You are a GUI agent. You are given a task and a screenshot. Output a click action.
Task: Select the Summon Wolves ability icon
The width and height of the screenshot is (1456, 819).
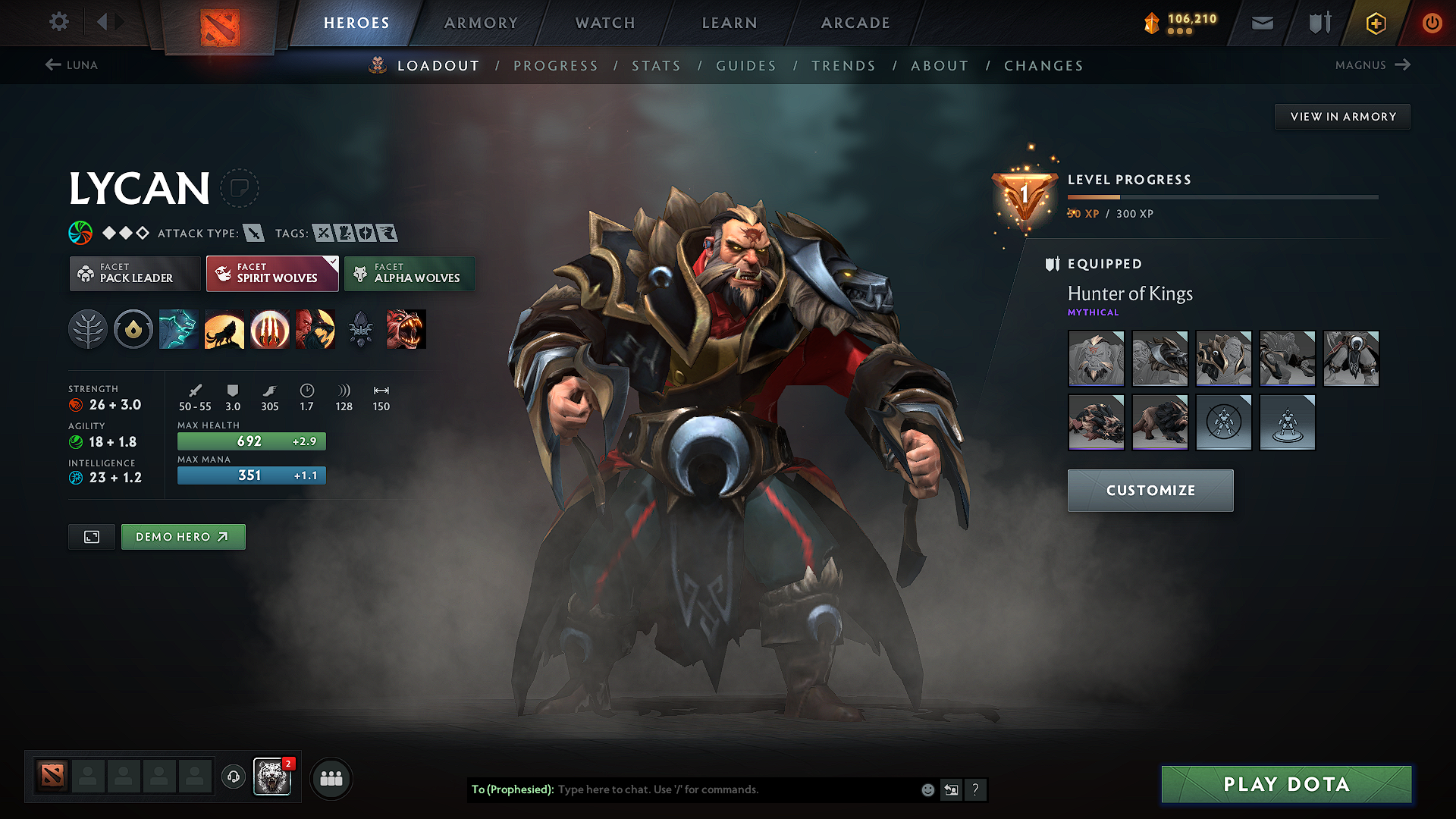[179, 329]
